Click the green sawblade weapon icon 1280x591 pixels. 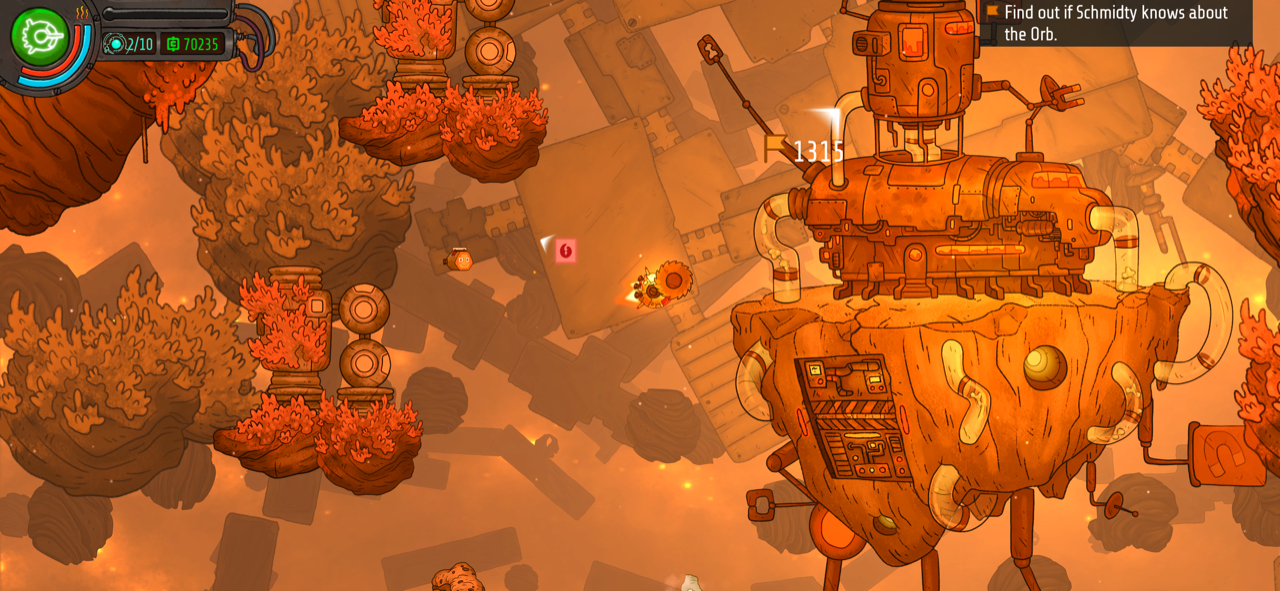tap(39, 37)
